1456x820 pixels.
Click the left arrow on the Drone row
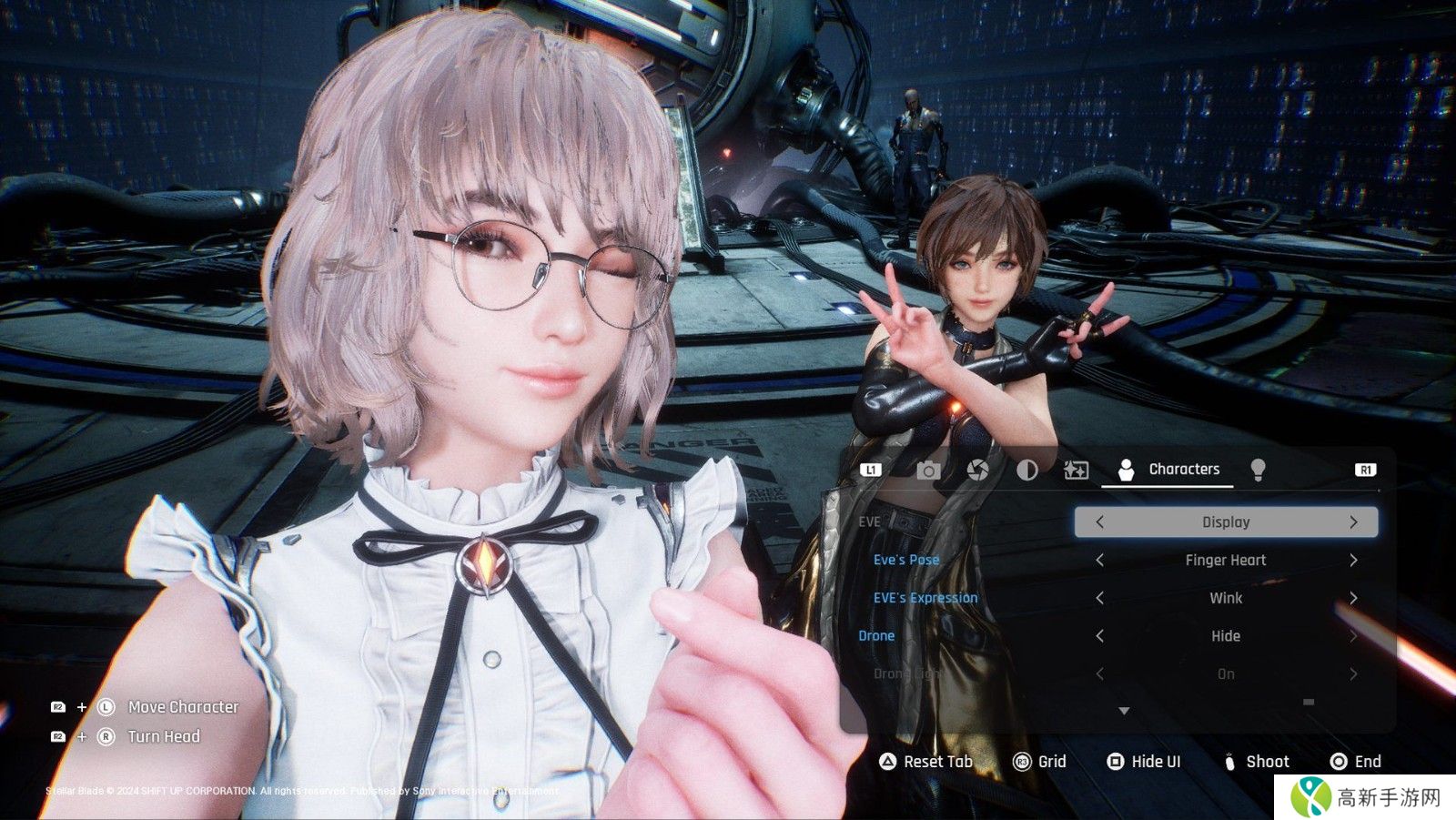[1099, 636]
